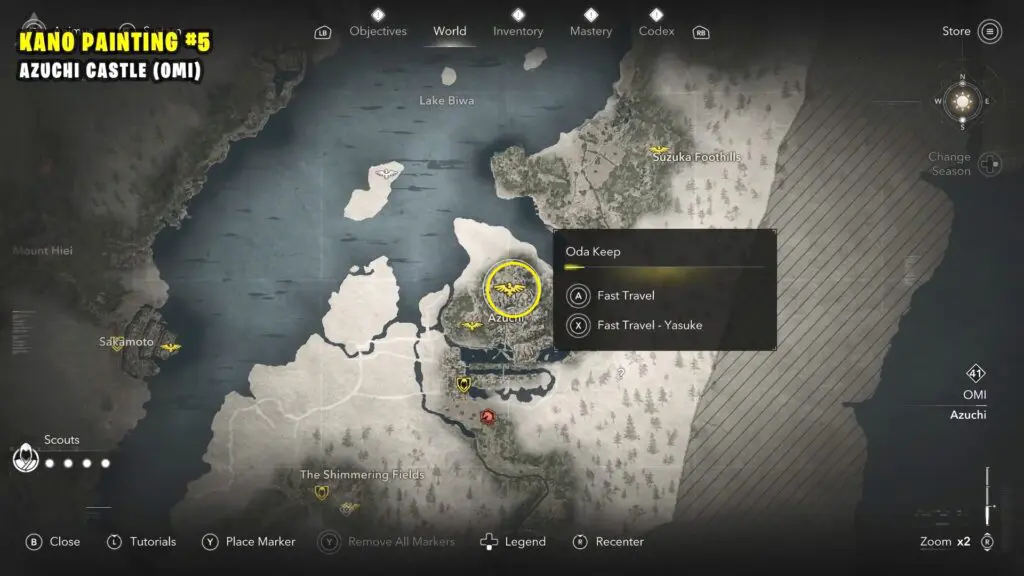Open the World tab
Viewport: 1024px width, 576px height.
[449, 31]
